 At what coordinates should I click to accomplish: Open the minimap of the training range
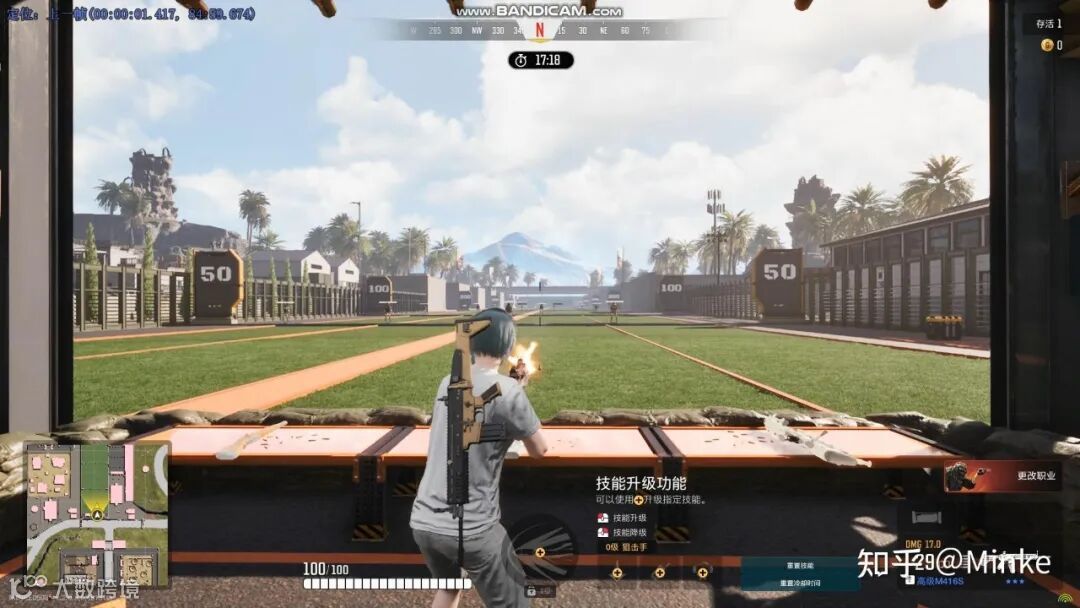97,514
